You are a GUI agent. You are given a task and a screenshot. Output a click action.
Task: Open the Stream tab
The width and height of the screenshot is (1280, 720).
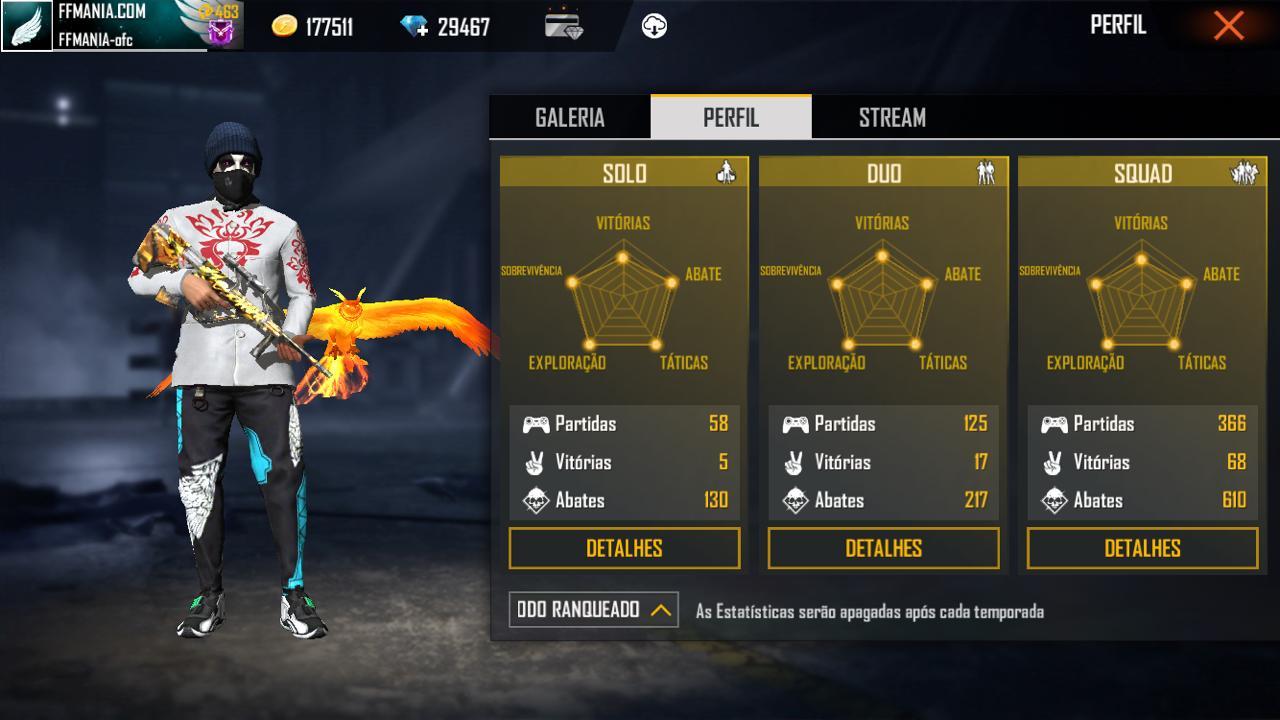[892, 118]
